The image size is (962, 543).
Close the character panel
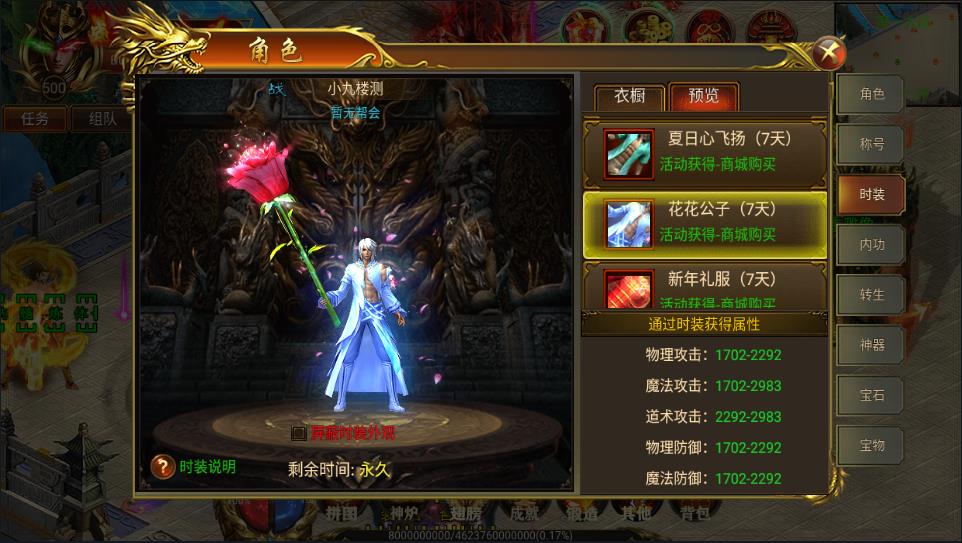point(829,51)
